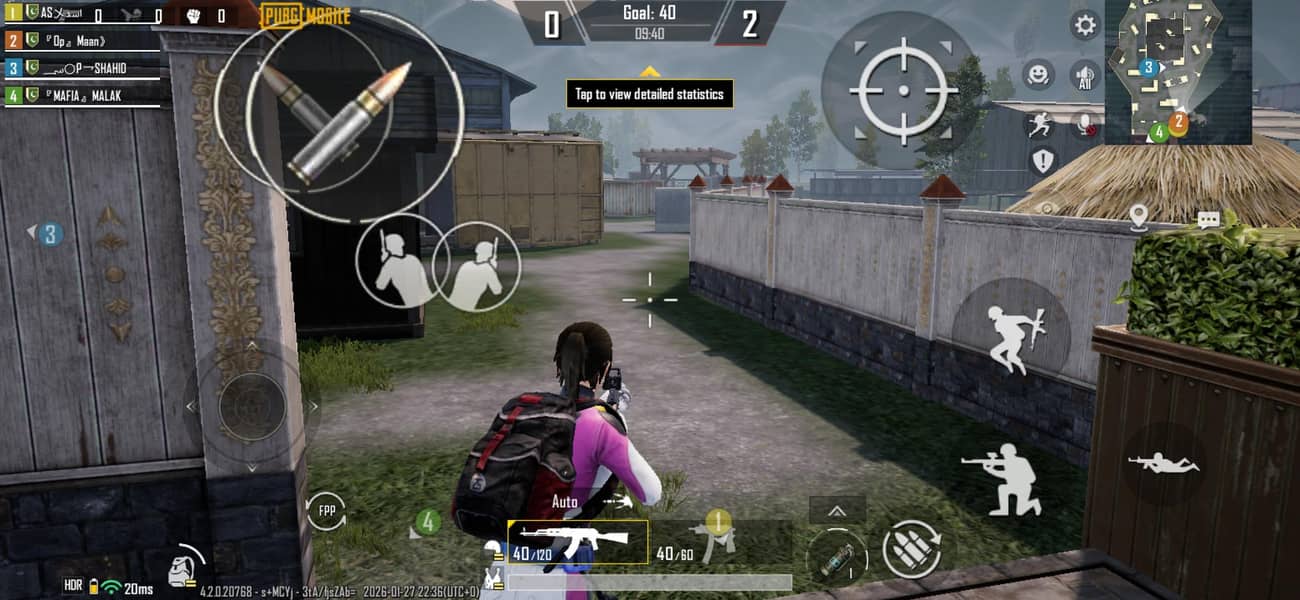Screen dimensions: 1300x600
Task: Switch to FPP camera view
Action: coord(325,511)
